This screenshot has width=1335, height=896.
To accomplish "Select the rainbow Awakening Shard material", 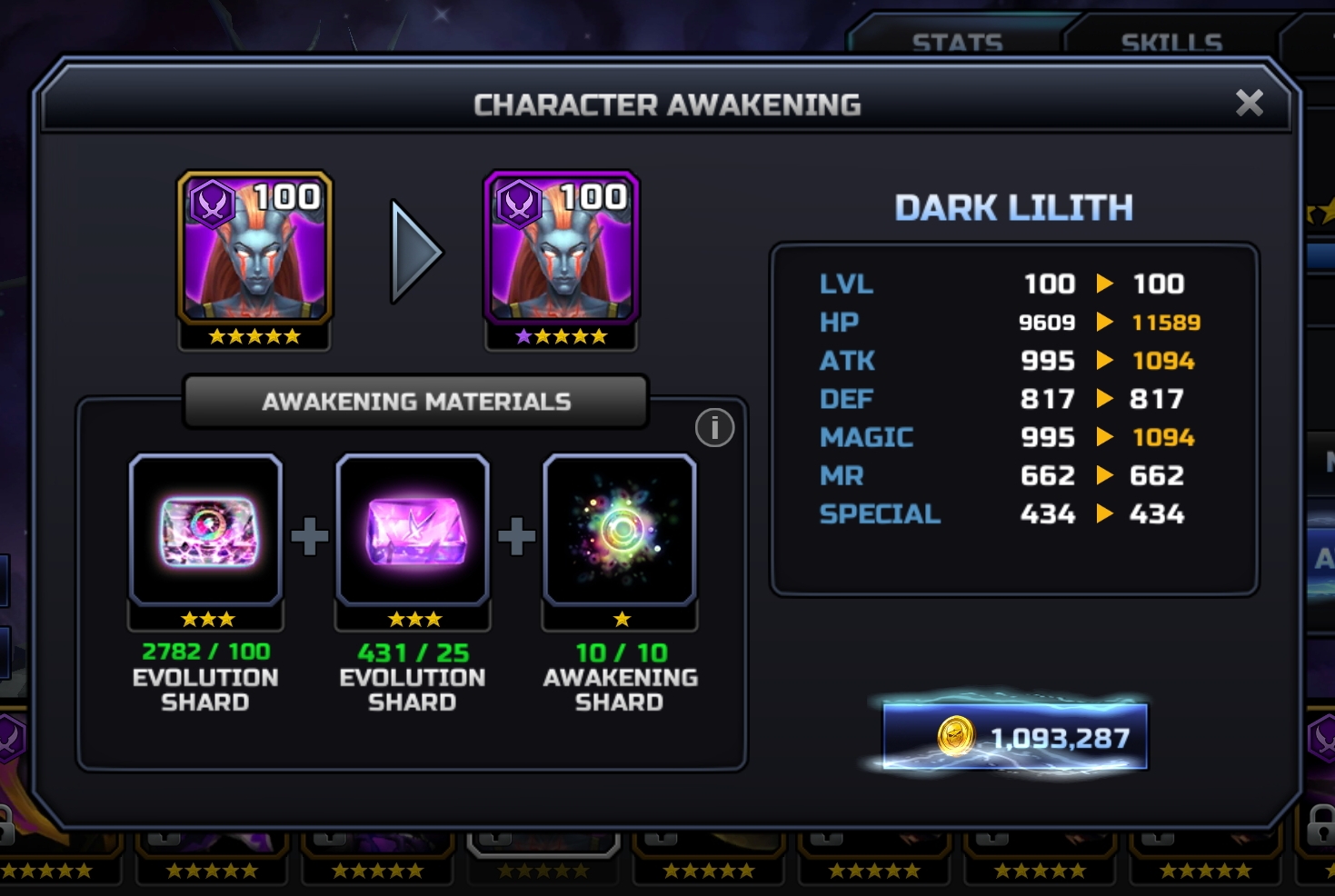I will pyautogui.click(x=620, y=532).
